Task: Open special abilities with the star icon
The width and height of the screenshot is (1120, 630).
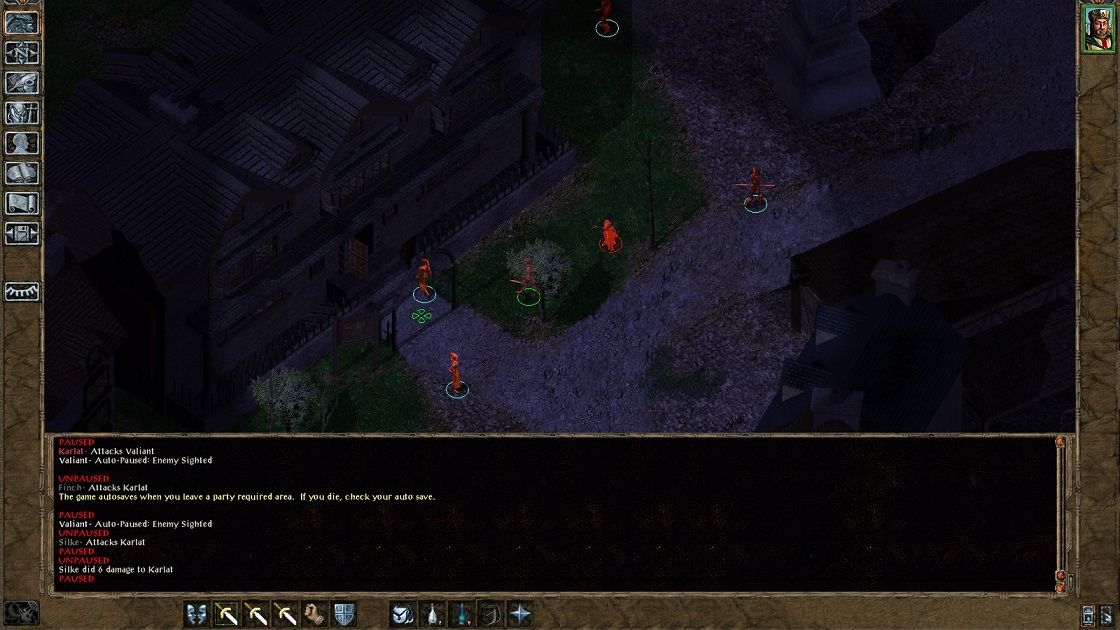Action: point(520,614)
